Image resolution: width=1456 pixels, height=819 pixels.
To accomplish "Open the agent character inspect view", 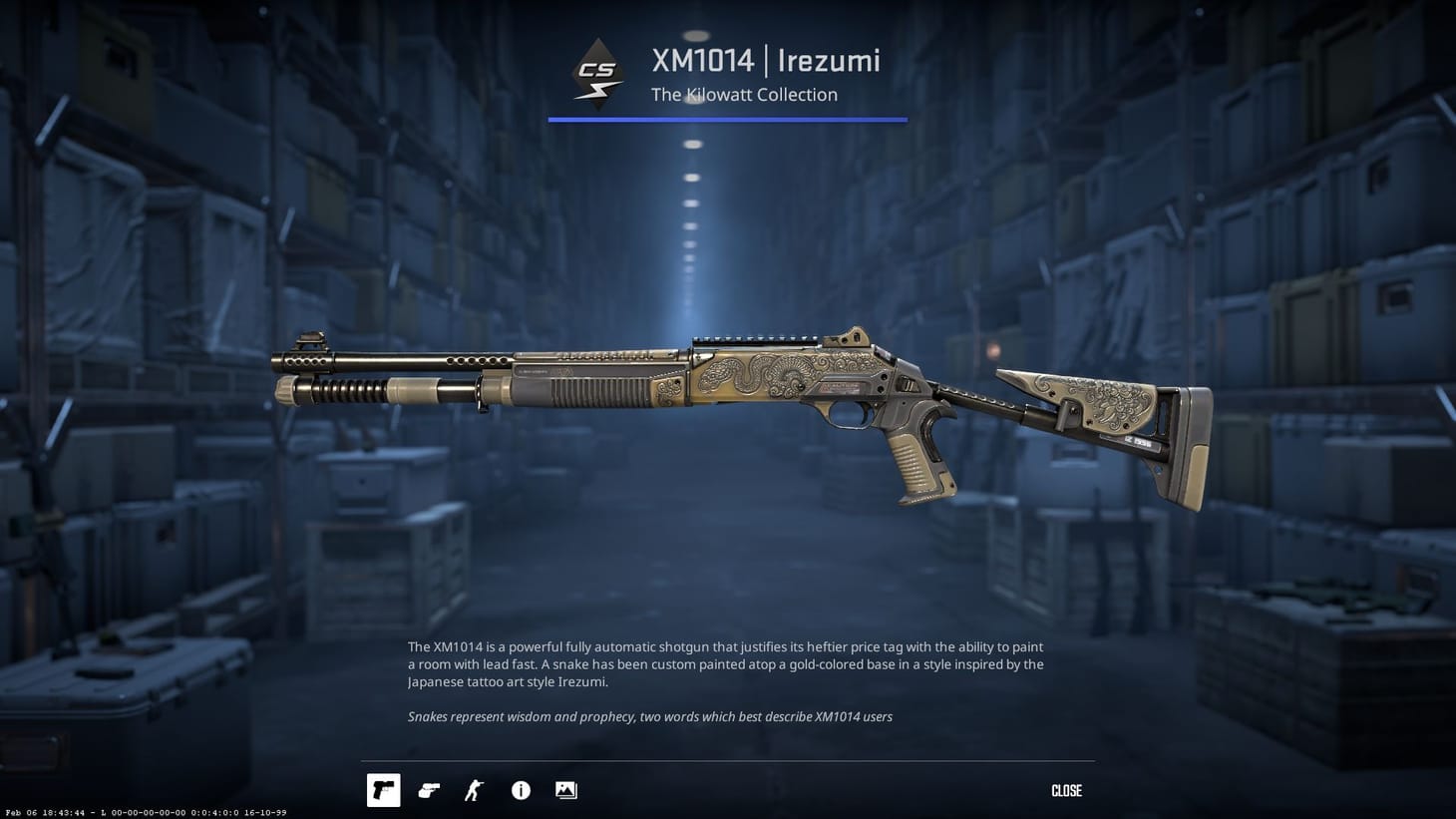I will click(x=474, y=790).
